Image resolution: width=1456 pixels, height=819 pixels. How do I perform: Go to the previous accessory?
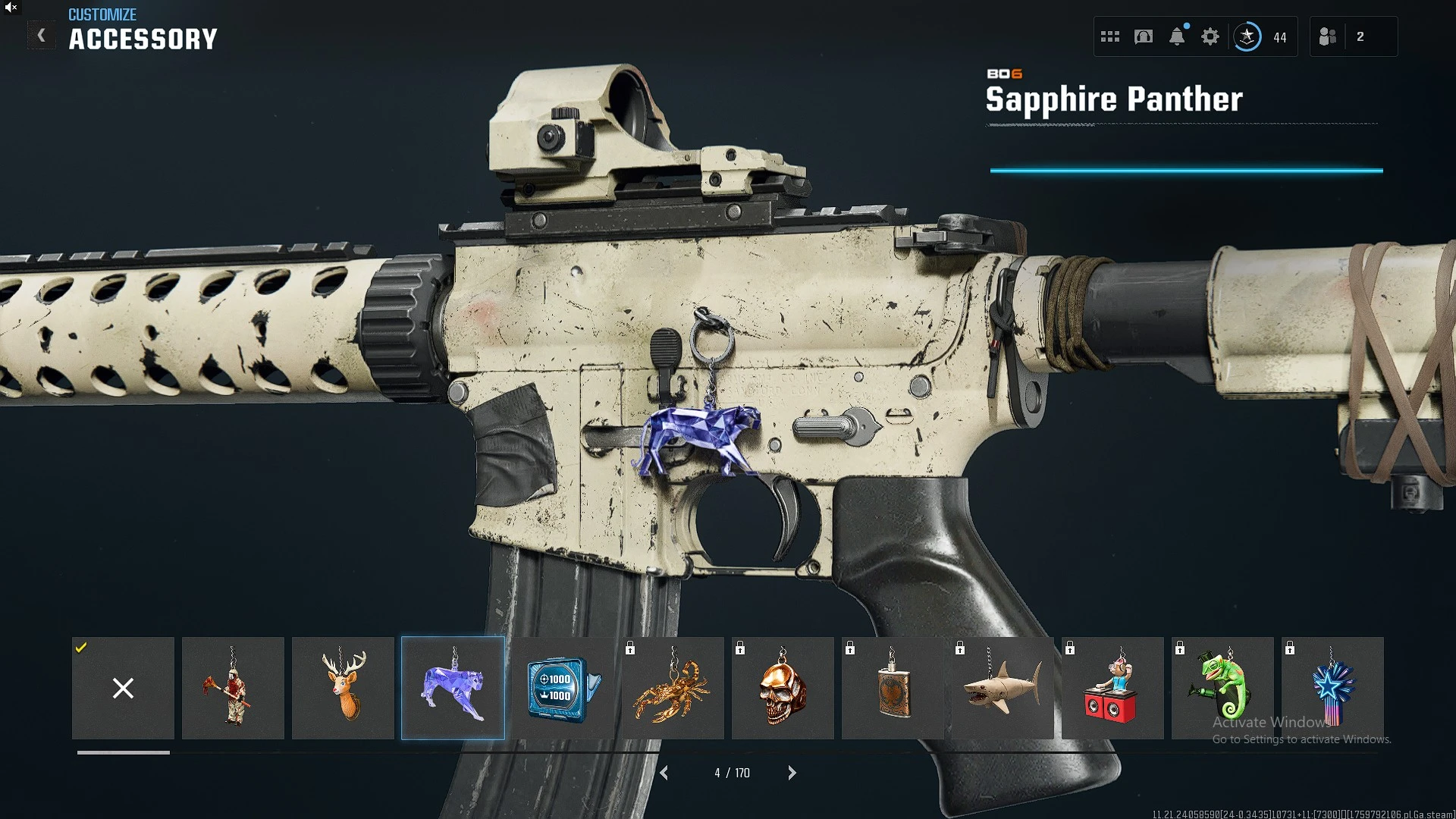click(664, 773)
